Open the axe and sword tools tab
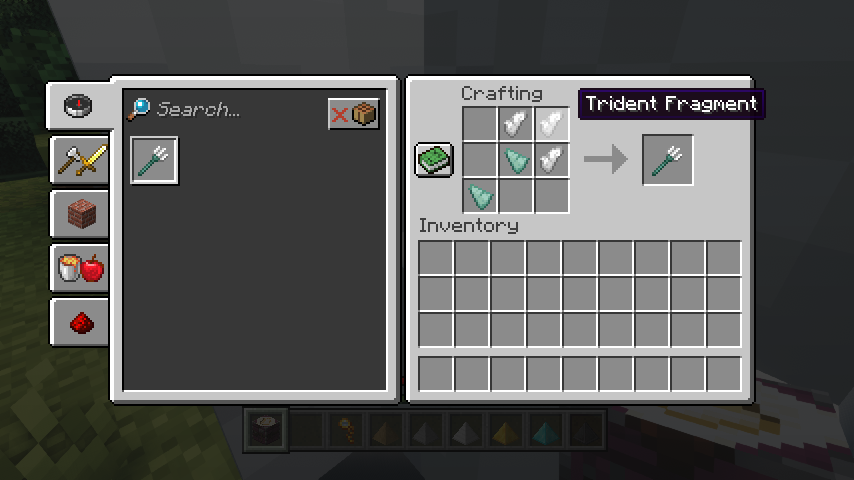The width and height of the screenshot is (854, 480). click(81, 160)
